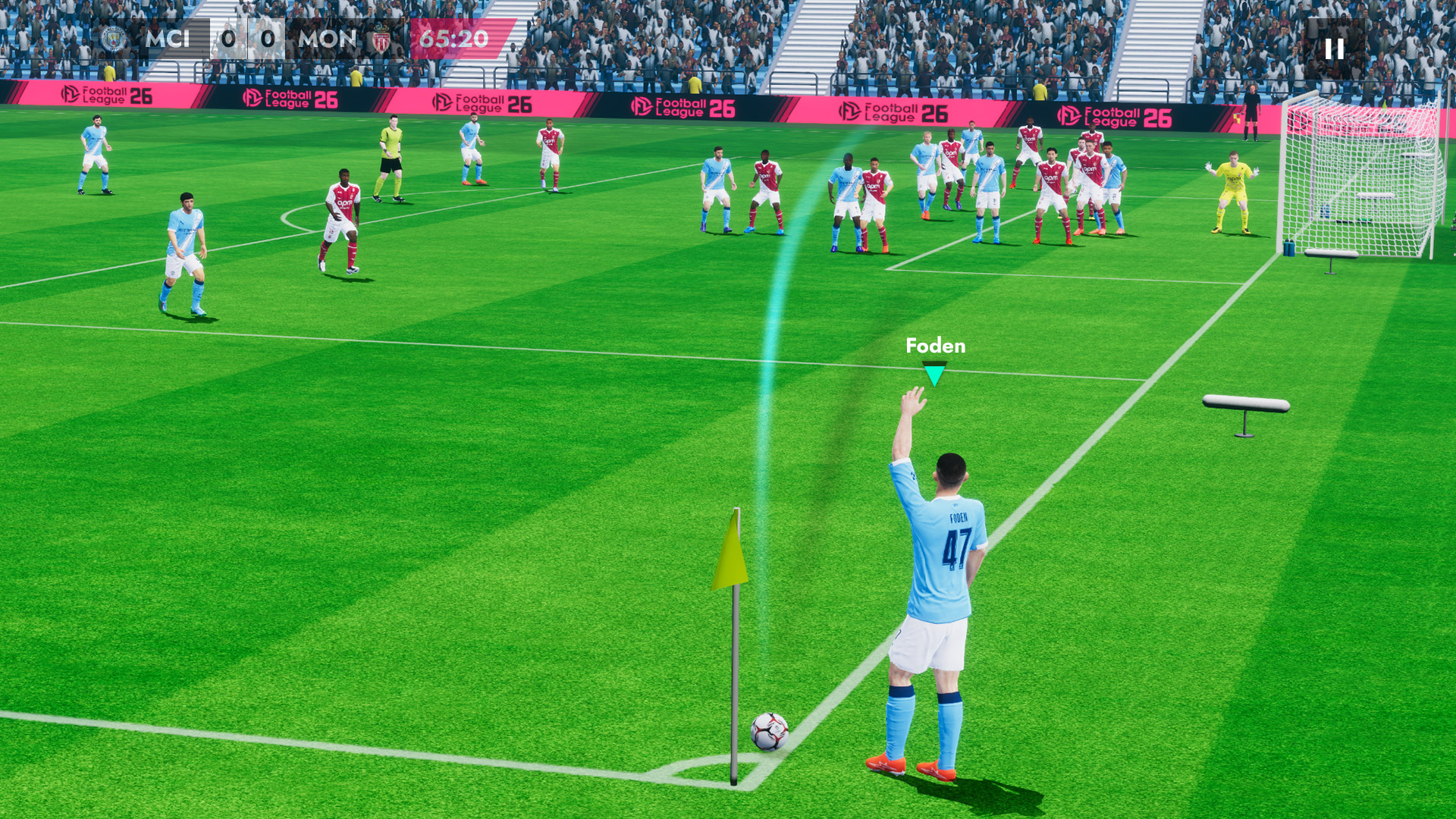1456x819 pixels.
Task: Click the Foden name label above the player
Action: click(936, 347)
